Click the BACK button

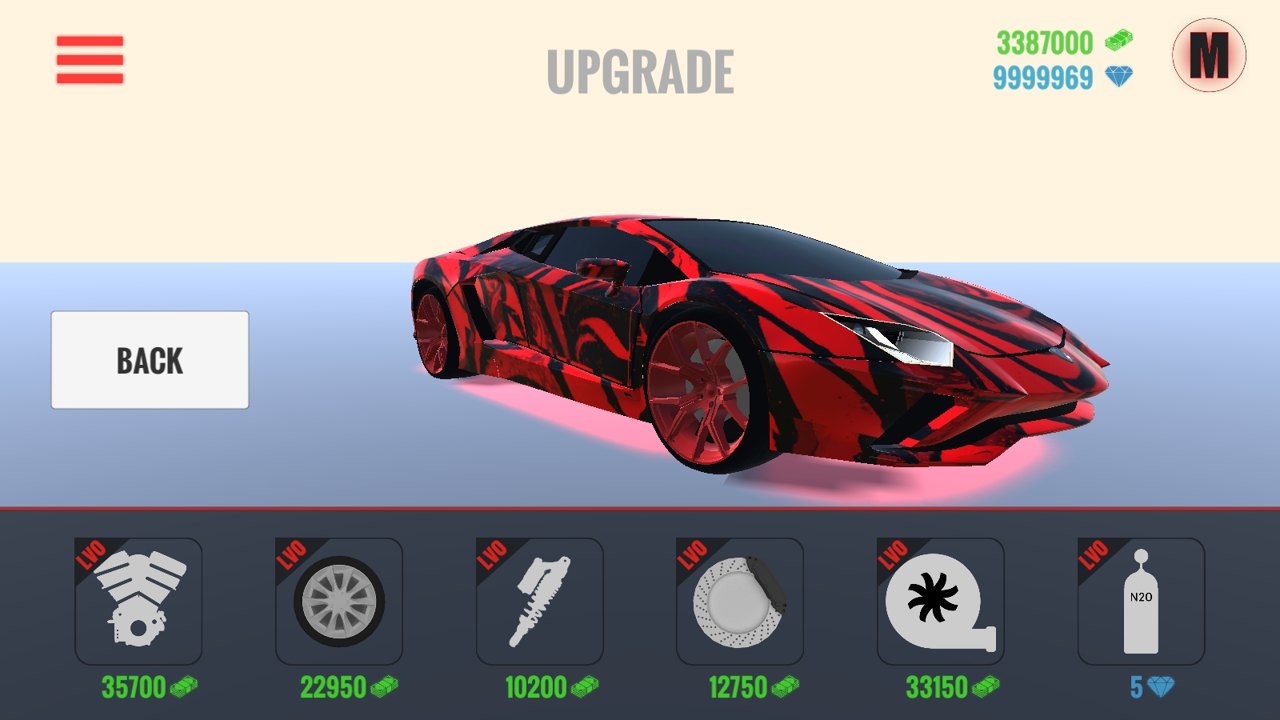click(150, 360)
